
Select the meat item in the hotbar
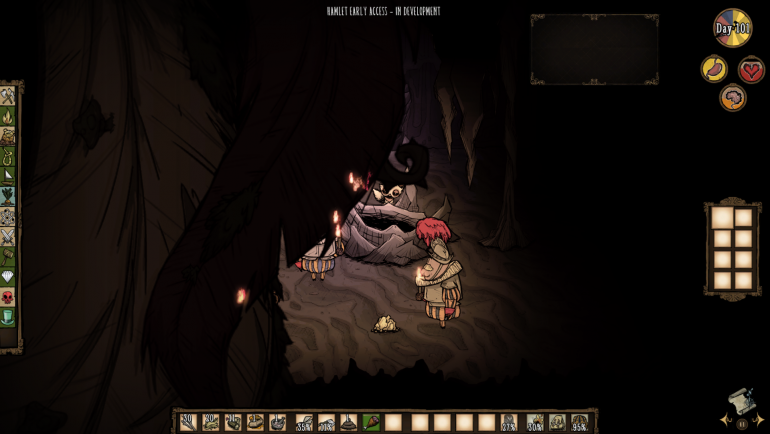(x=370, y=422)
